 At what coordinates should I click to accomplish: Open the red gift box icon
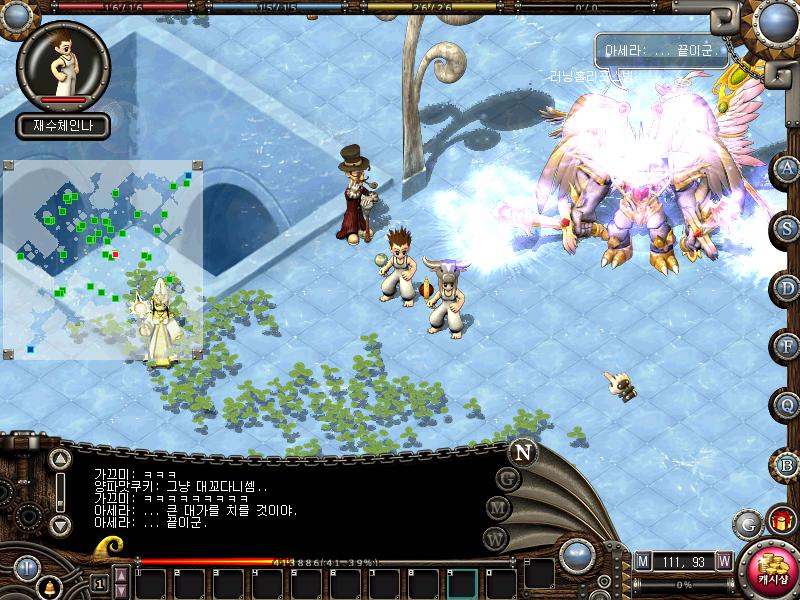tap(781, 520)
